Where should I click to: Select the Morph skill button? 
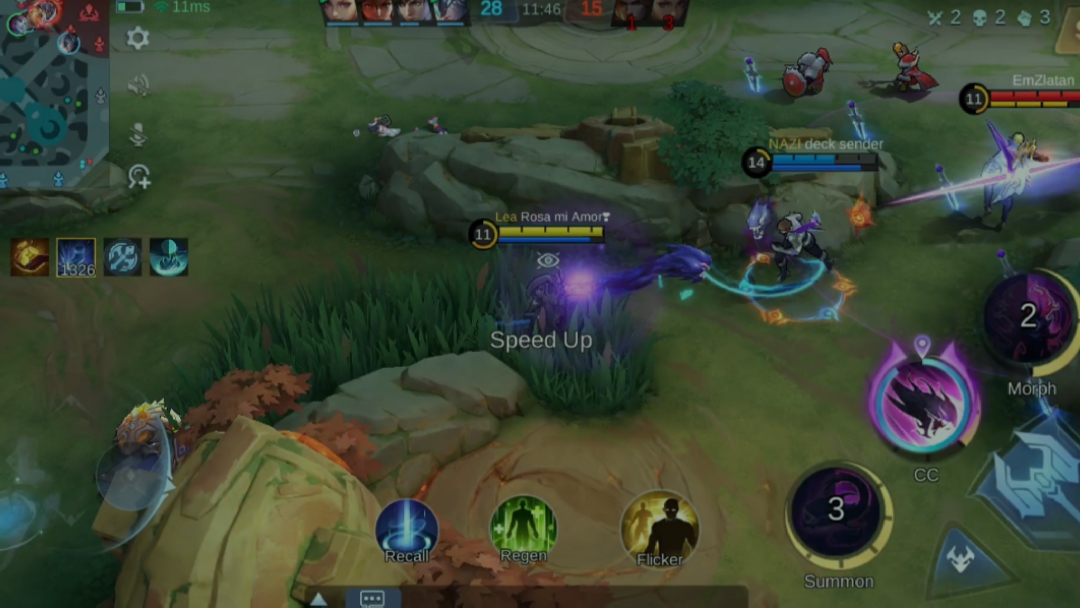[1030, 320]
